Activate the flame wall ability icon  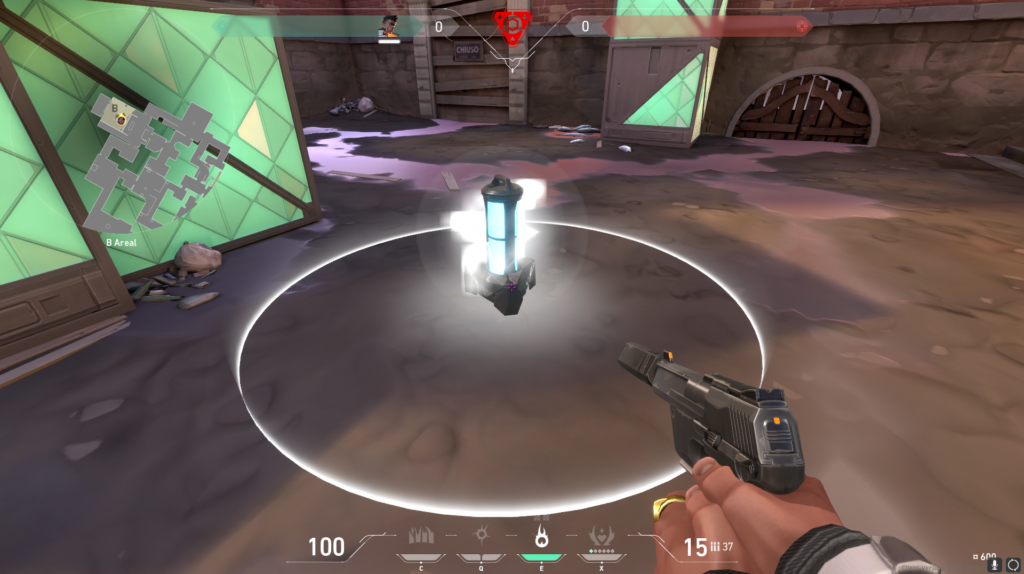click(x=421, y=535)
